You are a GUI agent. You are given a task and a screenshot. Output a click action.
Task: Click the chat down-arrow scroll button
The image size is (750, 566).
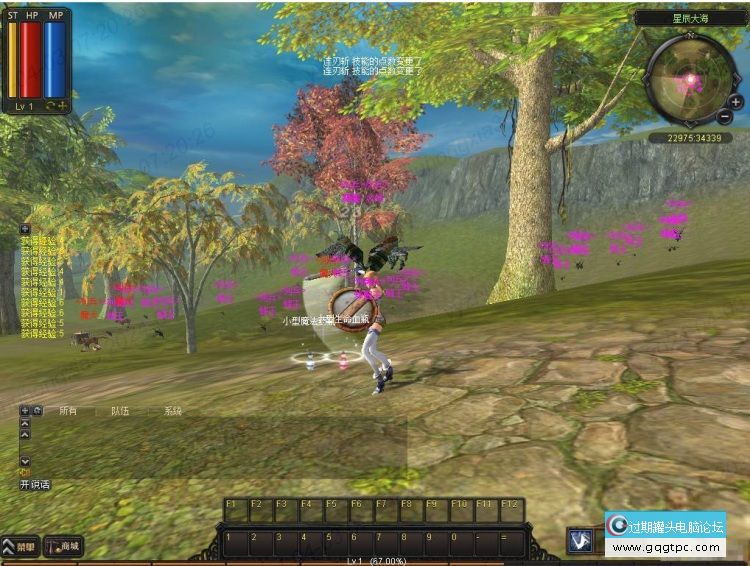25,460
